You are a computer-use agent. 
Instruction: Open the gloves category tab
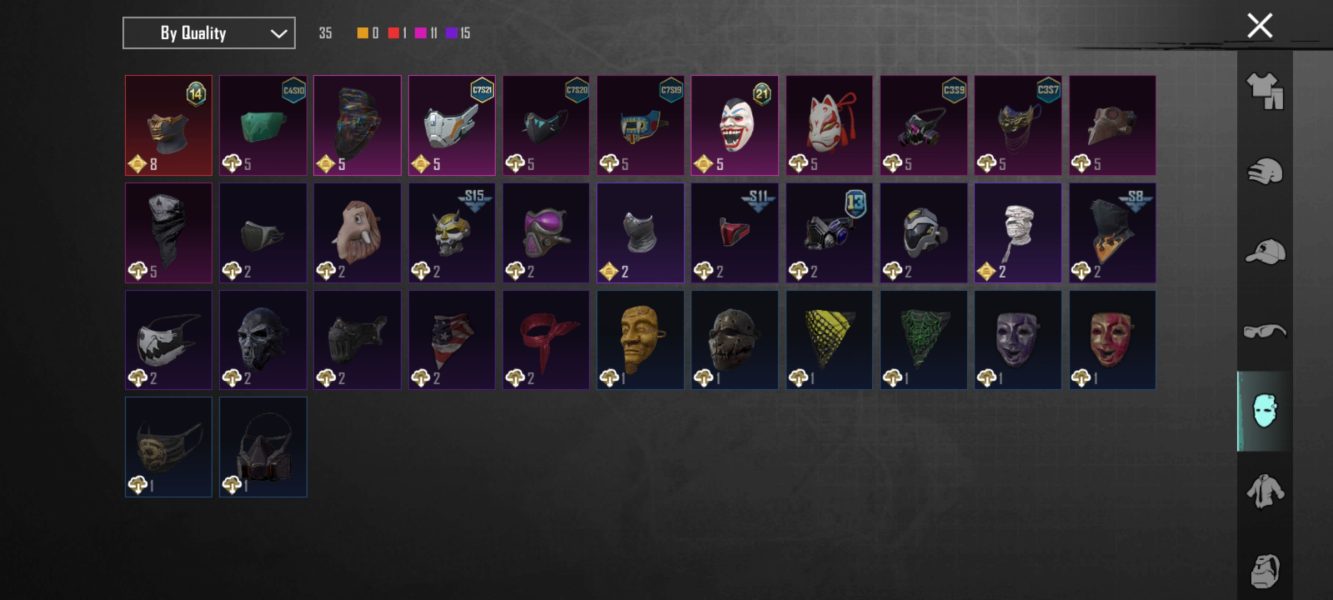(1264, 171)
